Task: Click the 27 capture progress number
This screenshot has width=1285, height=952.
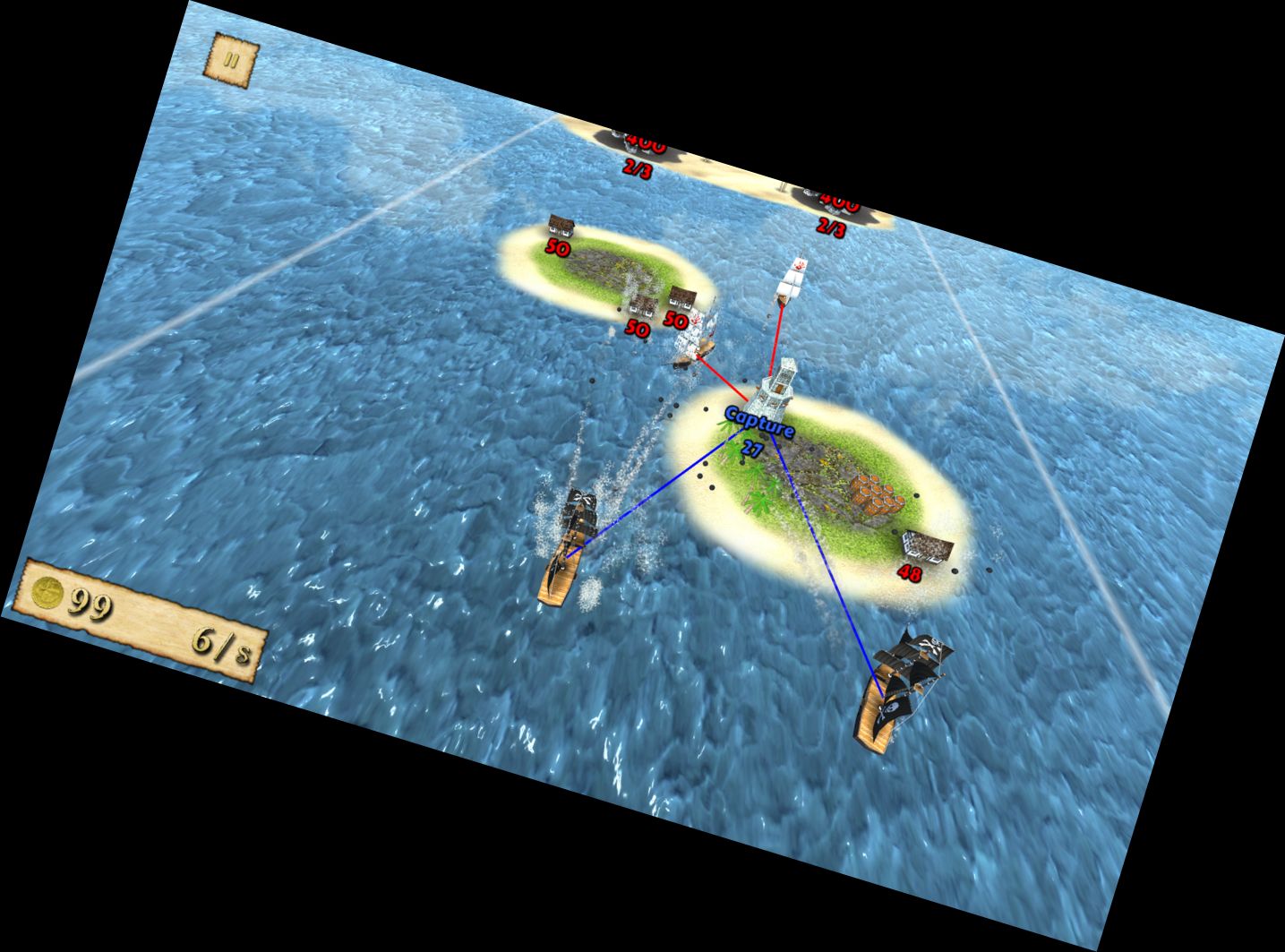Action: click(x=750, y=446)
